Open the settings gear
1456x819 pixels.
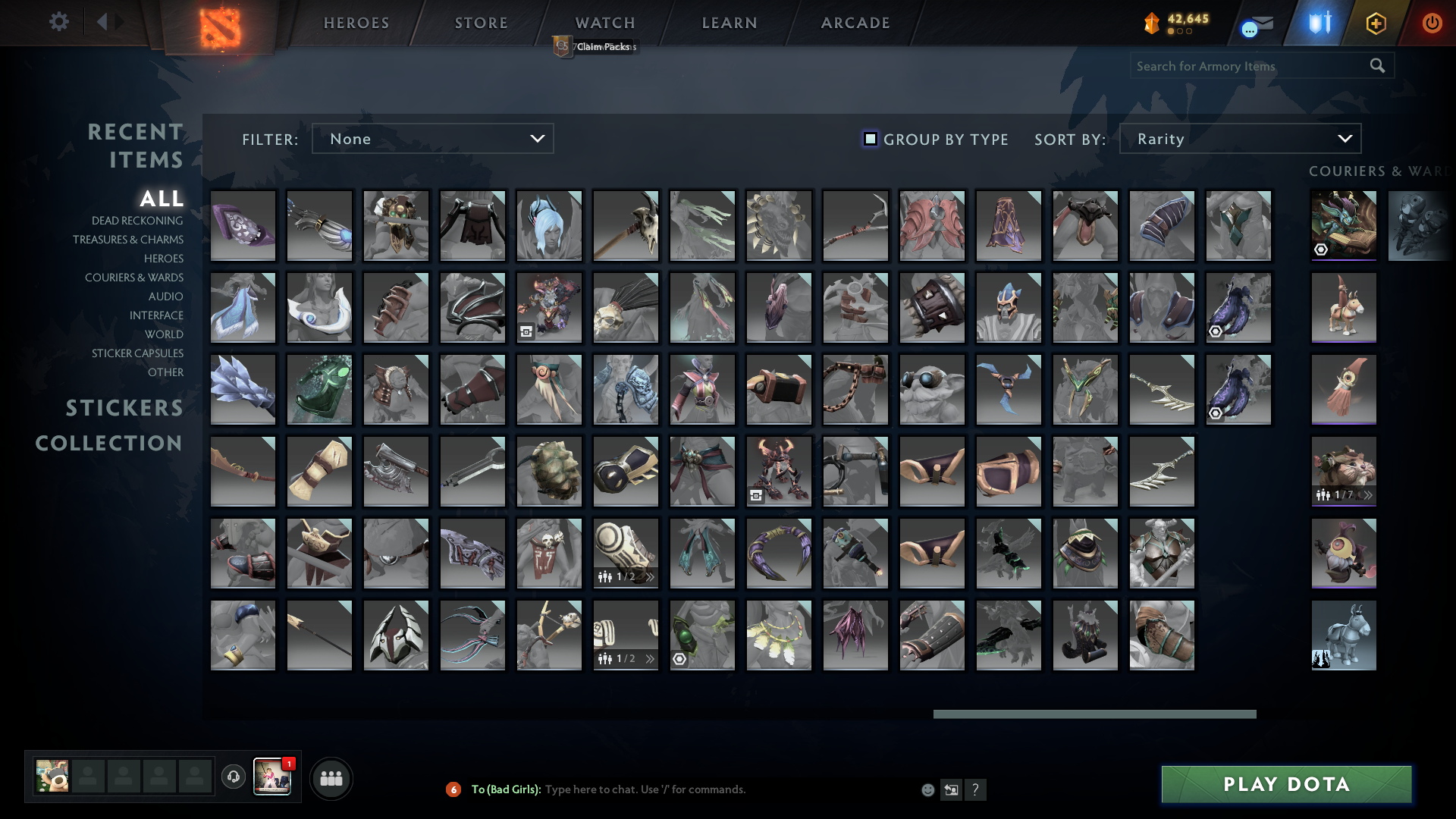[x=59, y=23]
